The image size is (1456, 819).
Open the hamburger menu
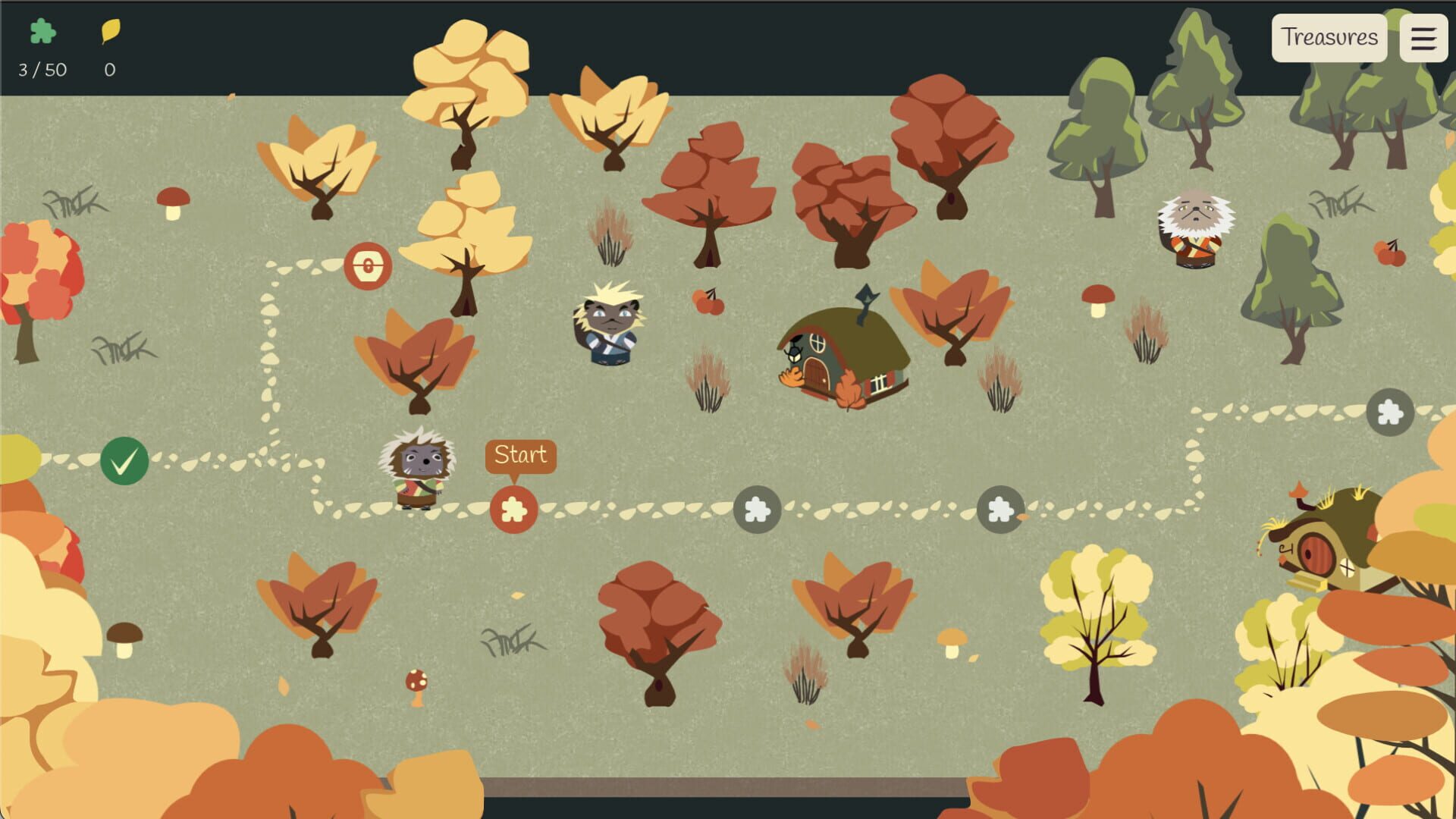[1424, 37]
